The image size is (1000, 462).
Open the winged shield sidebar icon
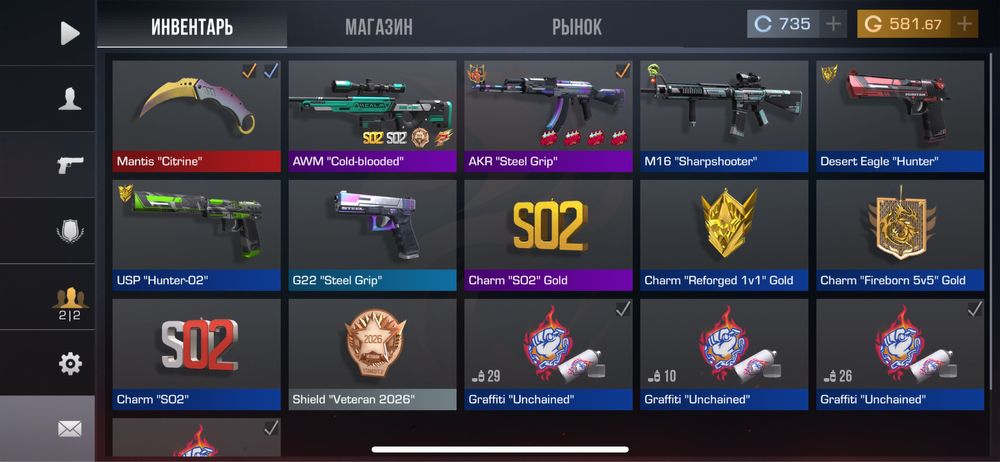(69, 231)
